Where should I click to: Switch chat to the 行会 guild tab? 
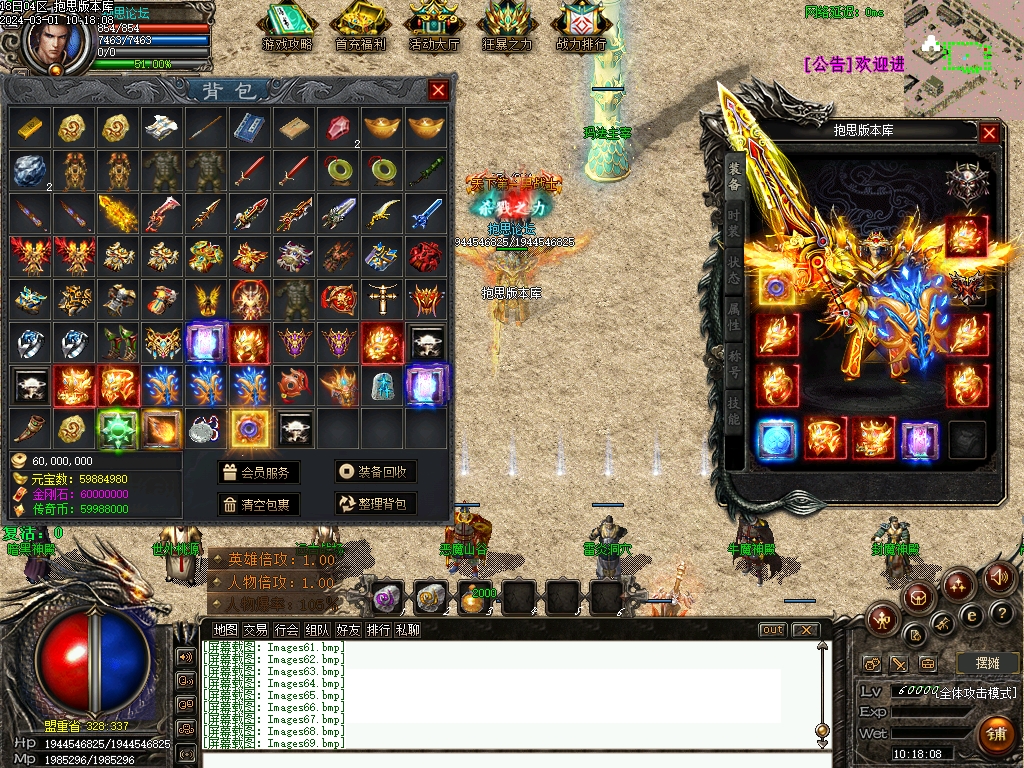tap(287, 630)
